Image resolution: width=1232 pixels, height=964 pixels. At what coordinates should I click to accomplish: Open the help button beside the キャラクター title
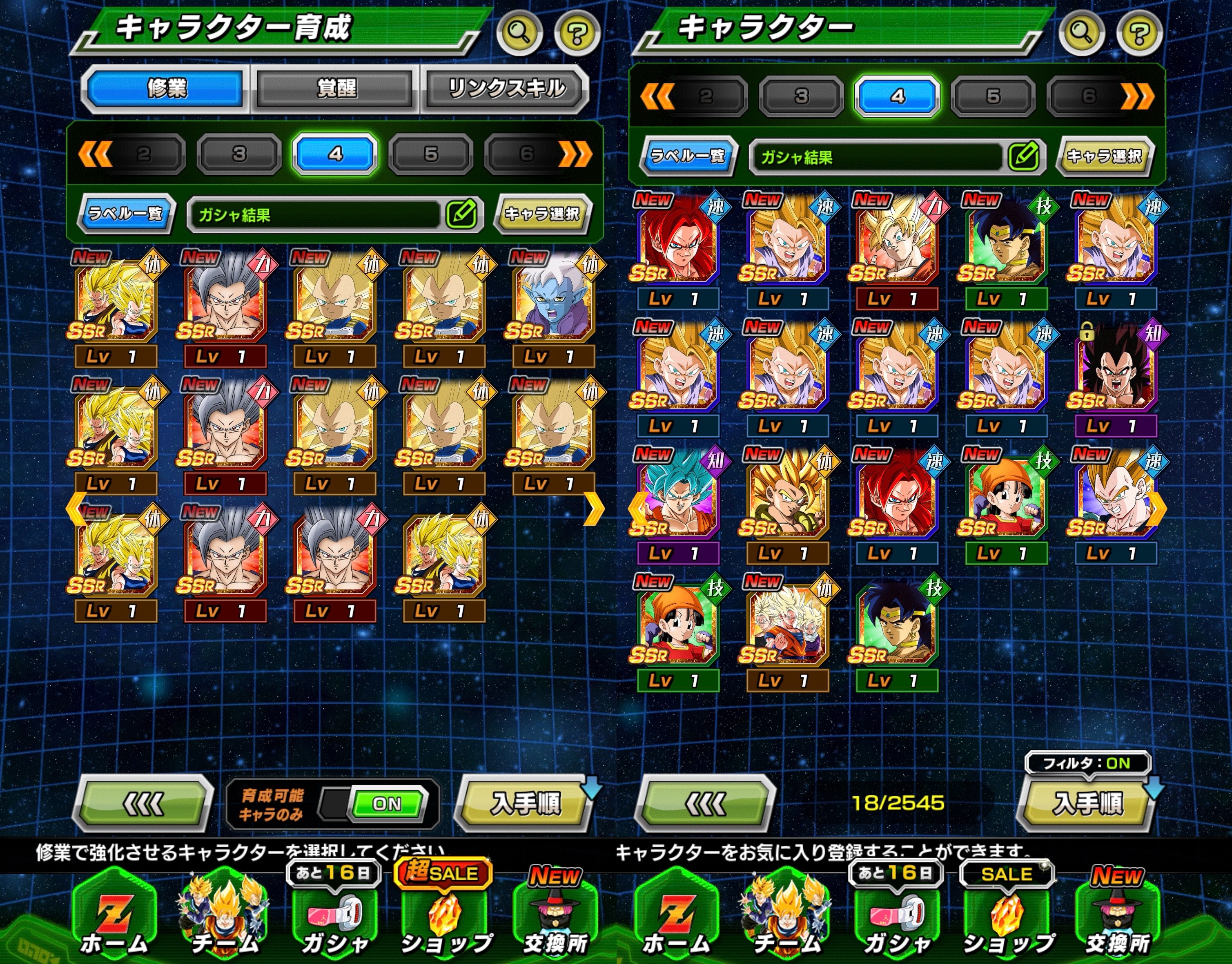click(1139, 32)
